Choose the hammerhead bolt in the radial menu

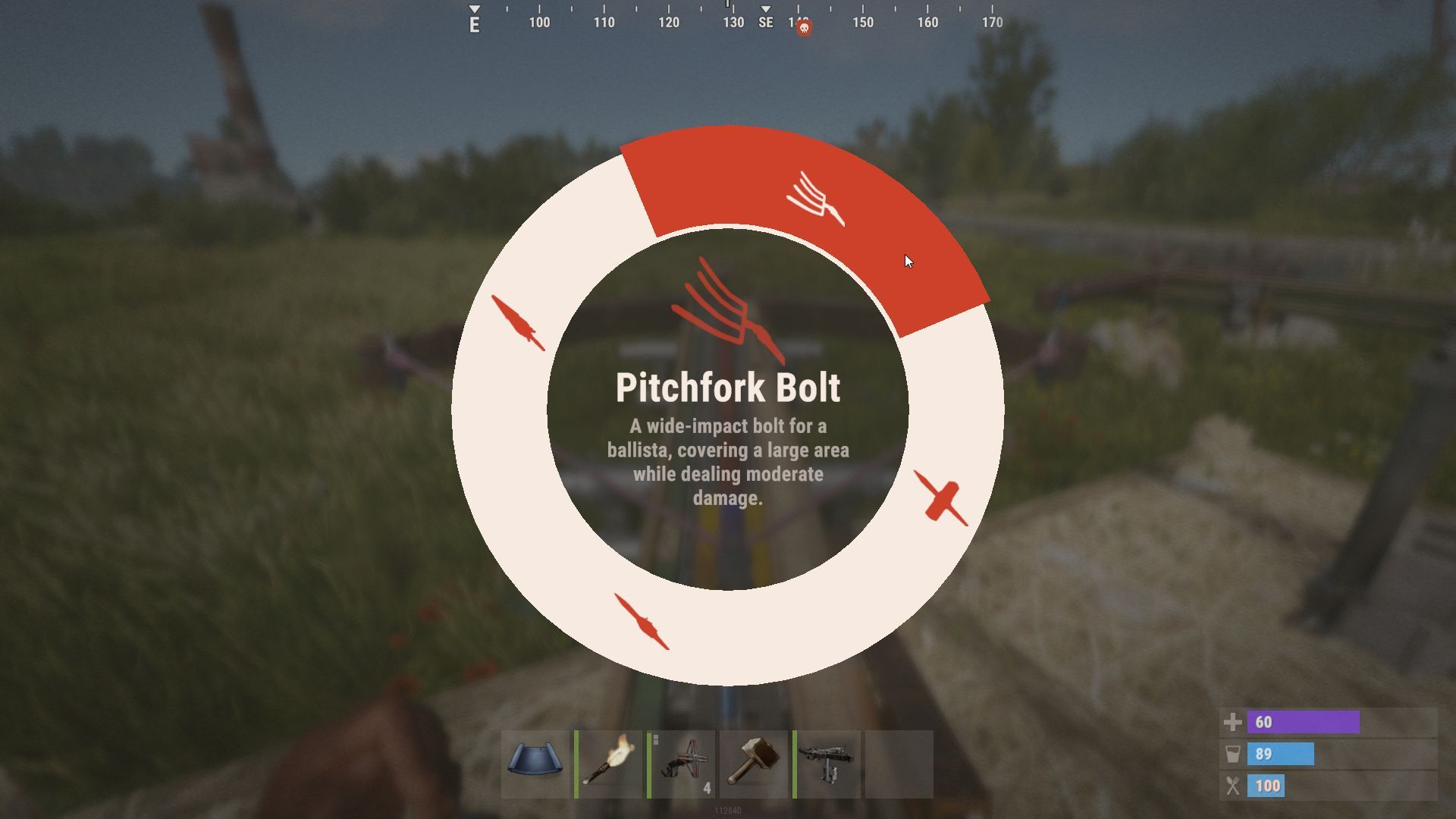click(941, 498)
